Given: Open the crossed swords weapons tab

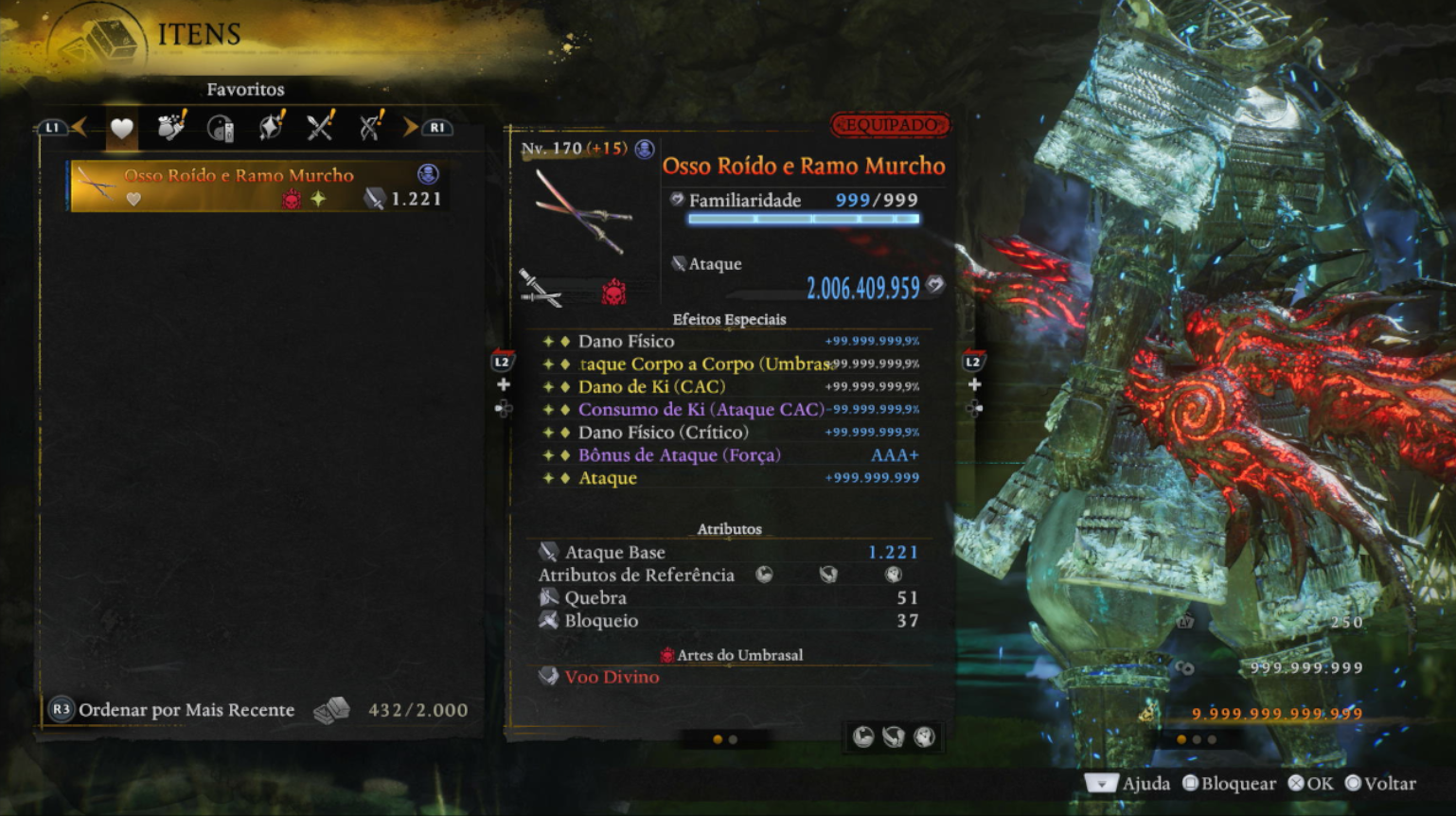Looking at the screenshot, I should 320,127.
